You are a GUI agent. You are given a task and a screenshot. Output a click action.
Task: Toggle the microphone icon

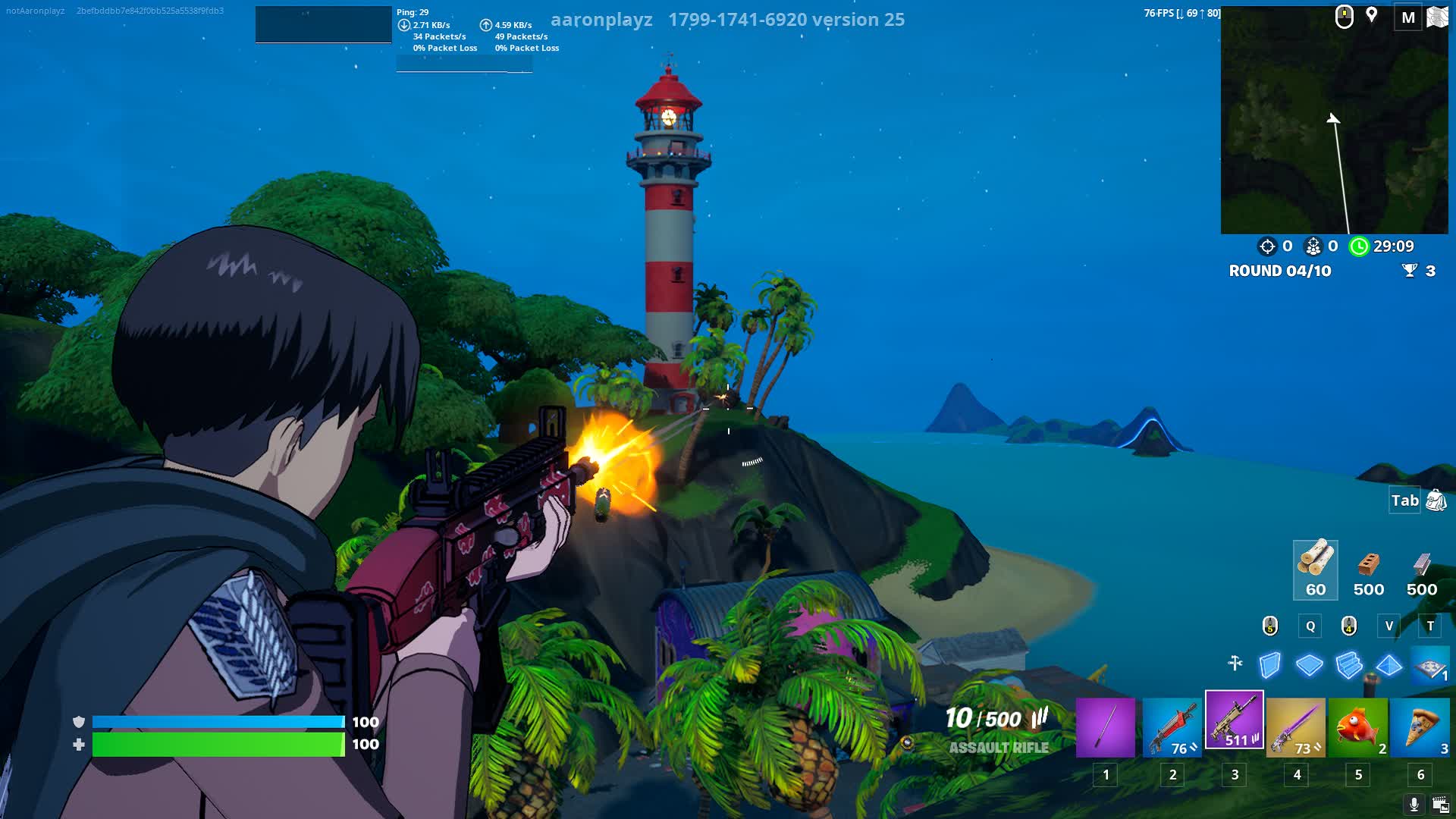point(1414,805)
